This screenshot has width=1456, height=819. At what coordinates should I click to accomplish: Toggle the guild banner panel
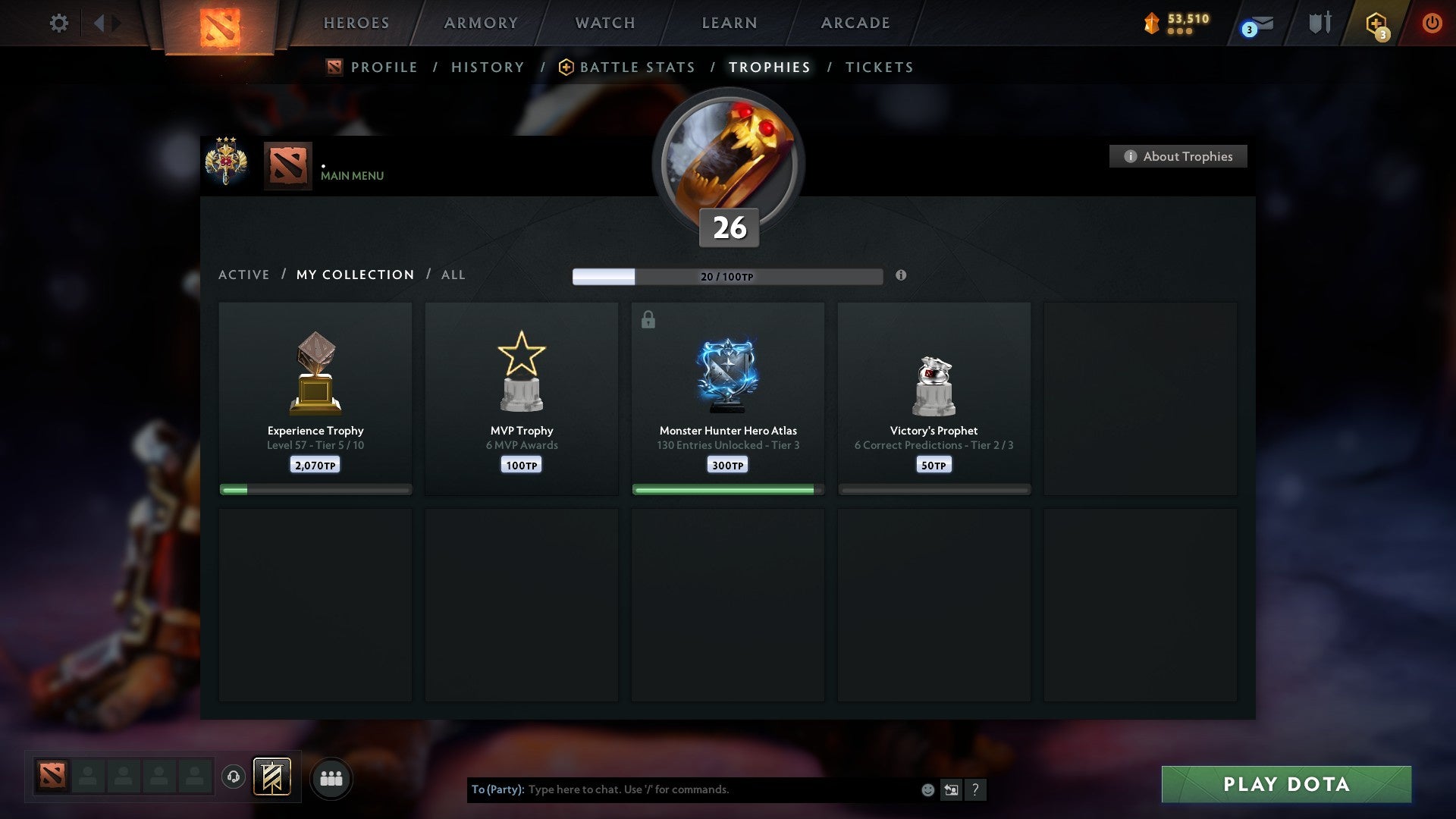(x=273, y=777)
